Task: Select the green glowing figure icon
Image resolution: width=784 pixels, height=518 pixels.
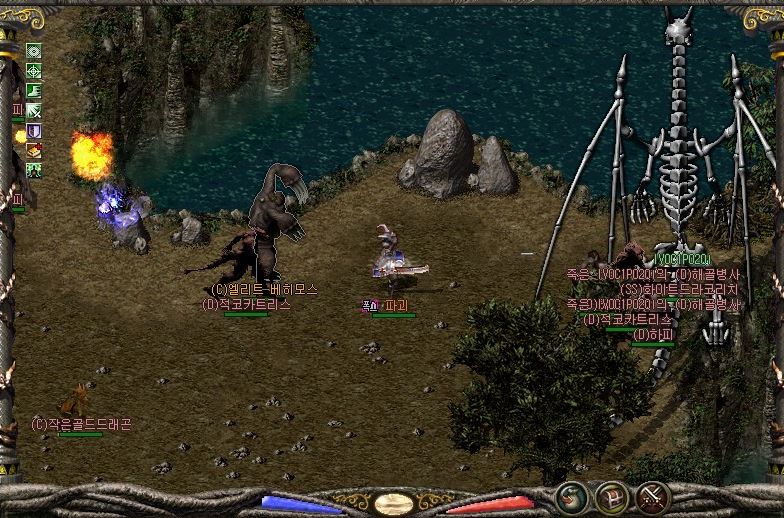Action: pyautogui.click(x=34, y=170)
